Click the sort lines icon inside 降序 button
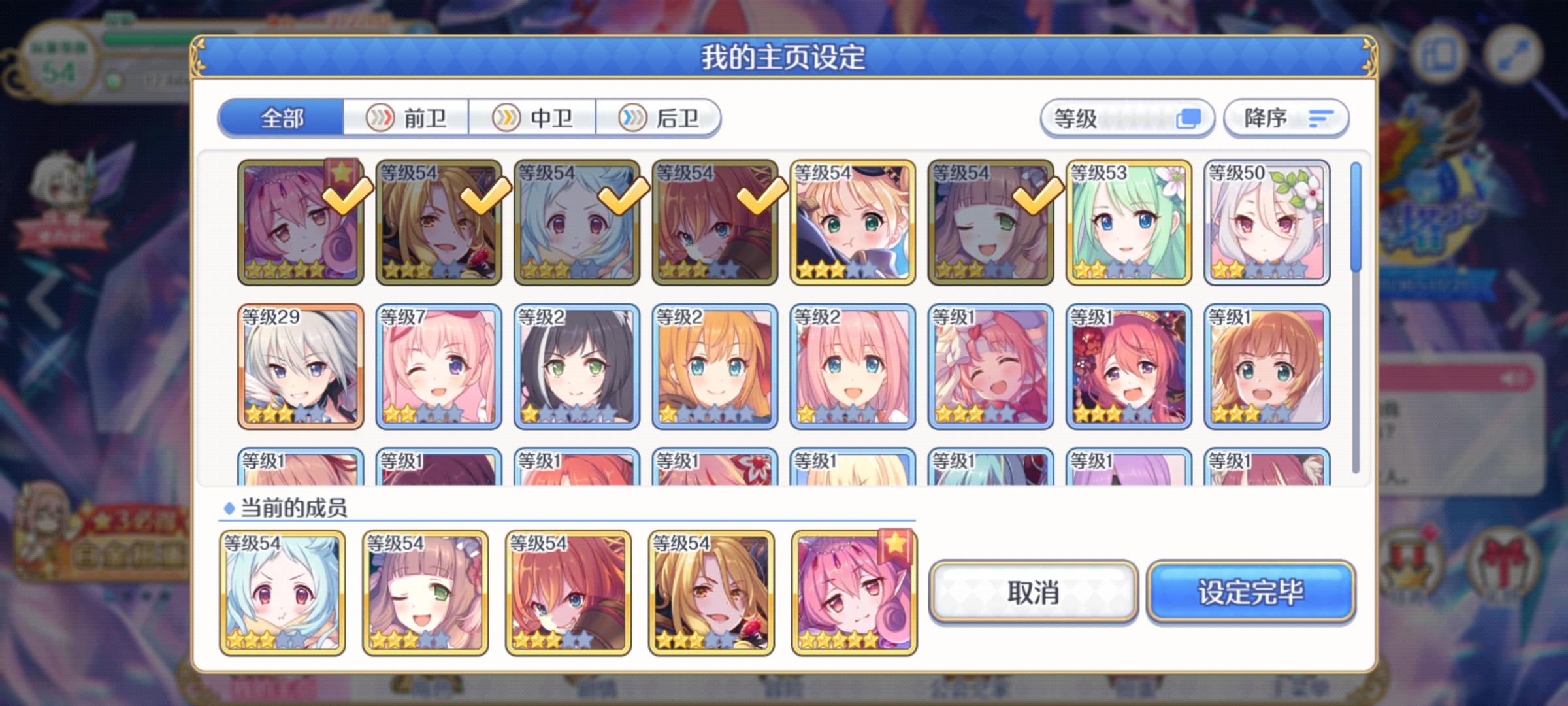The image size is (1568, 706). click(1320, 118)
